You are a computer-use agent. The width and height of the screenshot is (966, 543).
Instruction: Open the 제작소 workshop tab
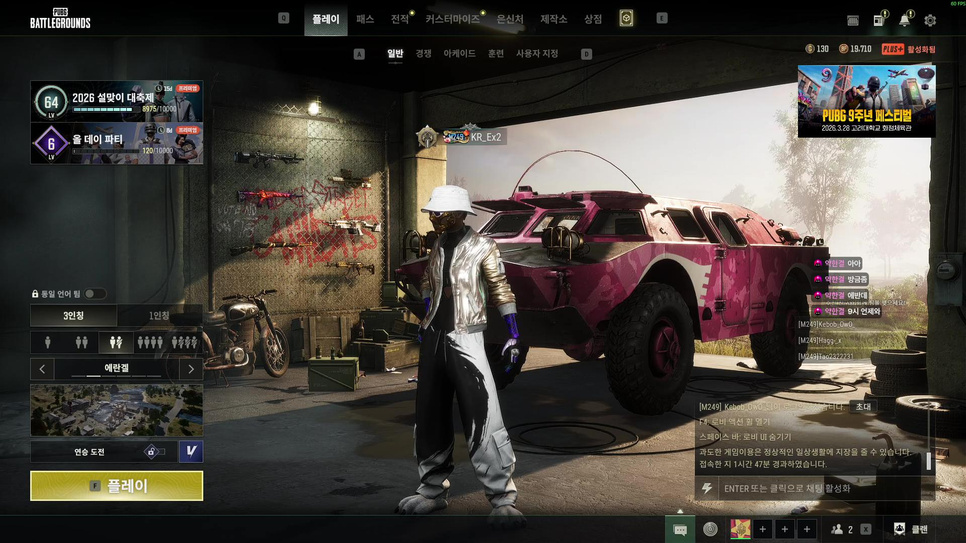553,19
